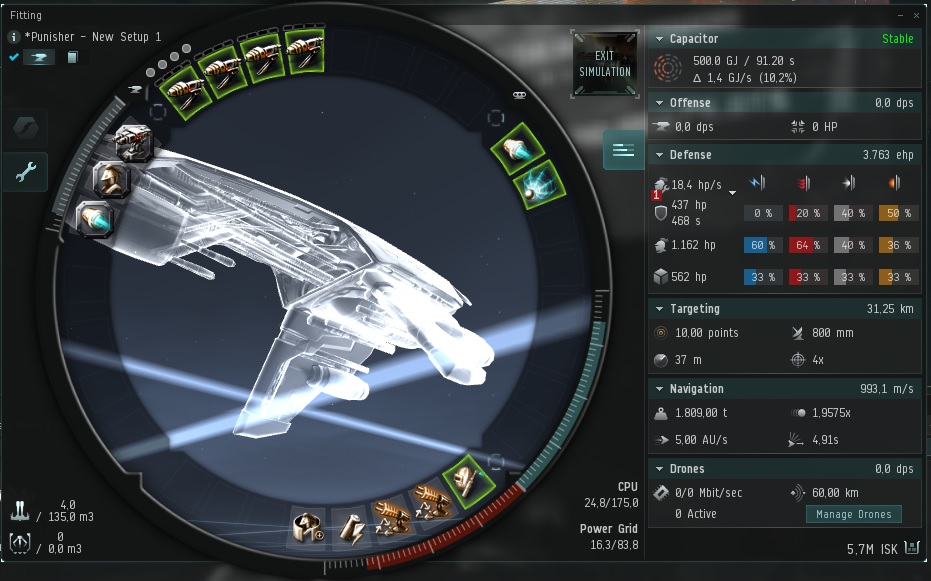Show info for the Punisher setup
The width and height of the screenshot is (931, 581).
click(14, 37)
